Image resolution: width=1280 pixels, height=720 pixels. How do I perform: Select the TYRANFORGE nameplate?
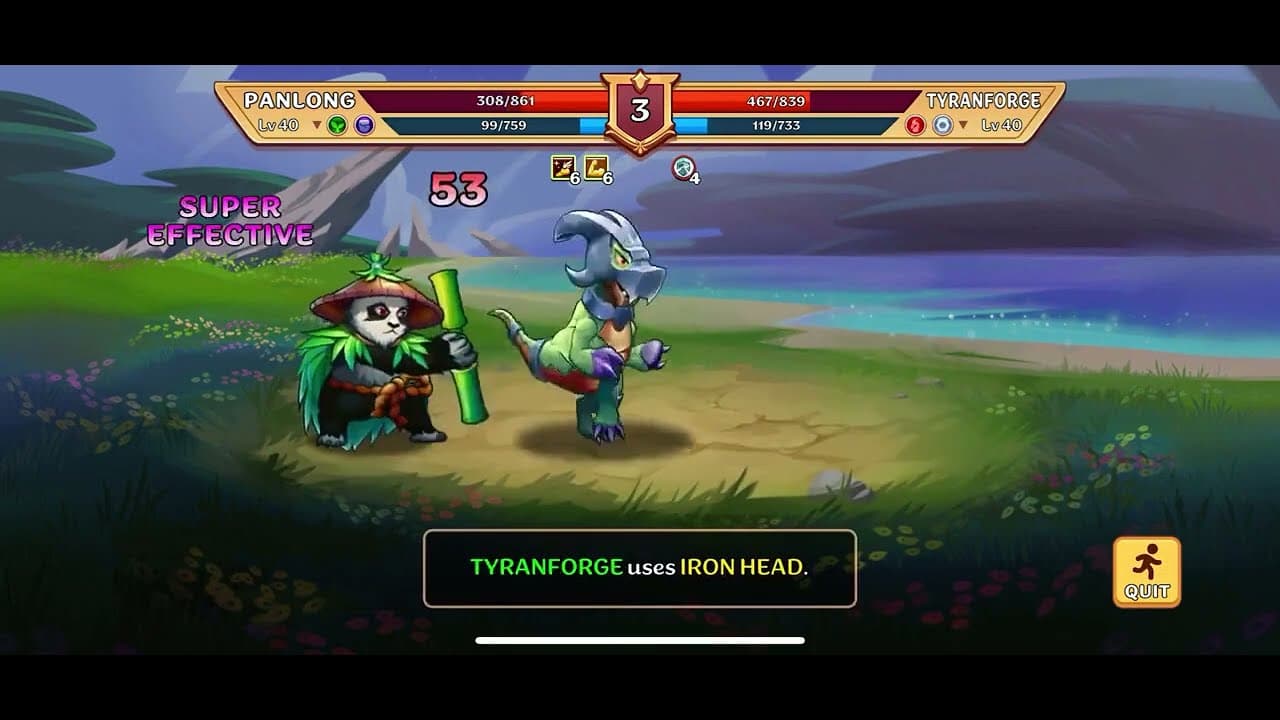click(985, 98)
